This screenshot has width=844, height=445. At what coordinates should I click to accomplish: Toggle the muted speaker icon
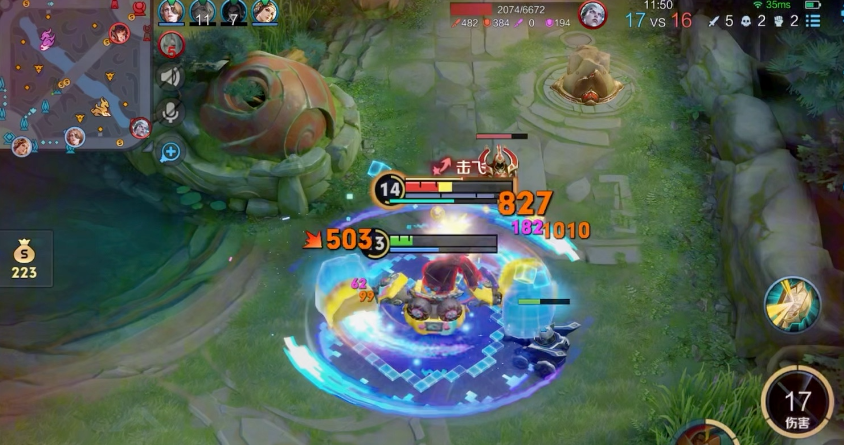(x=171, y=77)
